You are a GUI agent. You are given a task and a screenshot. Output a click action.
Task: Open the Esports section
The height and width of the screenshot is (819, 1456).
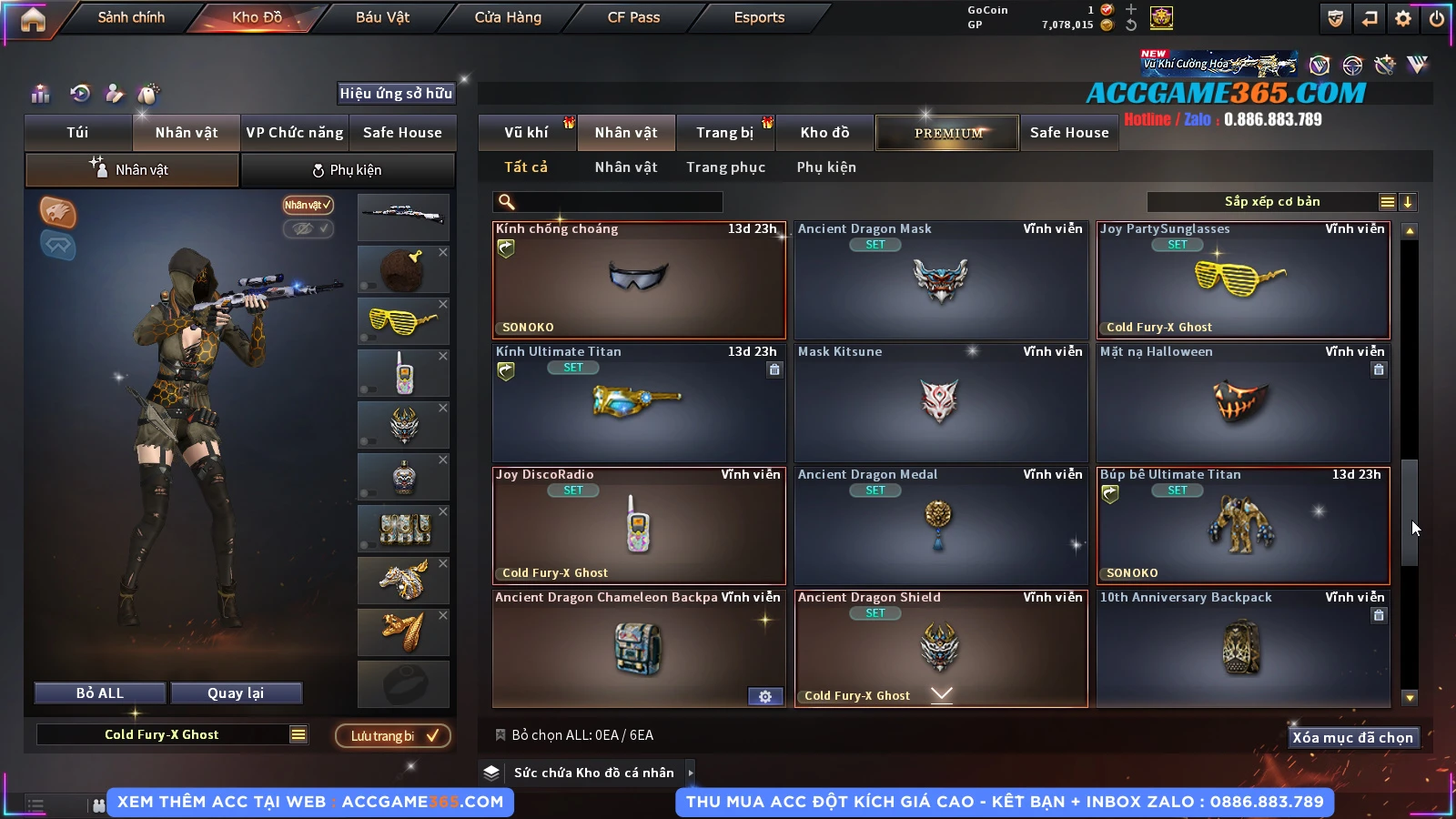coord(759,17)
